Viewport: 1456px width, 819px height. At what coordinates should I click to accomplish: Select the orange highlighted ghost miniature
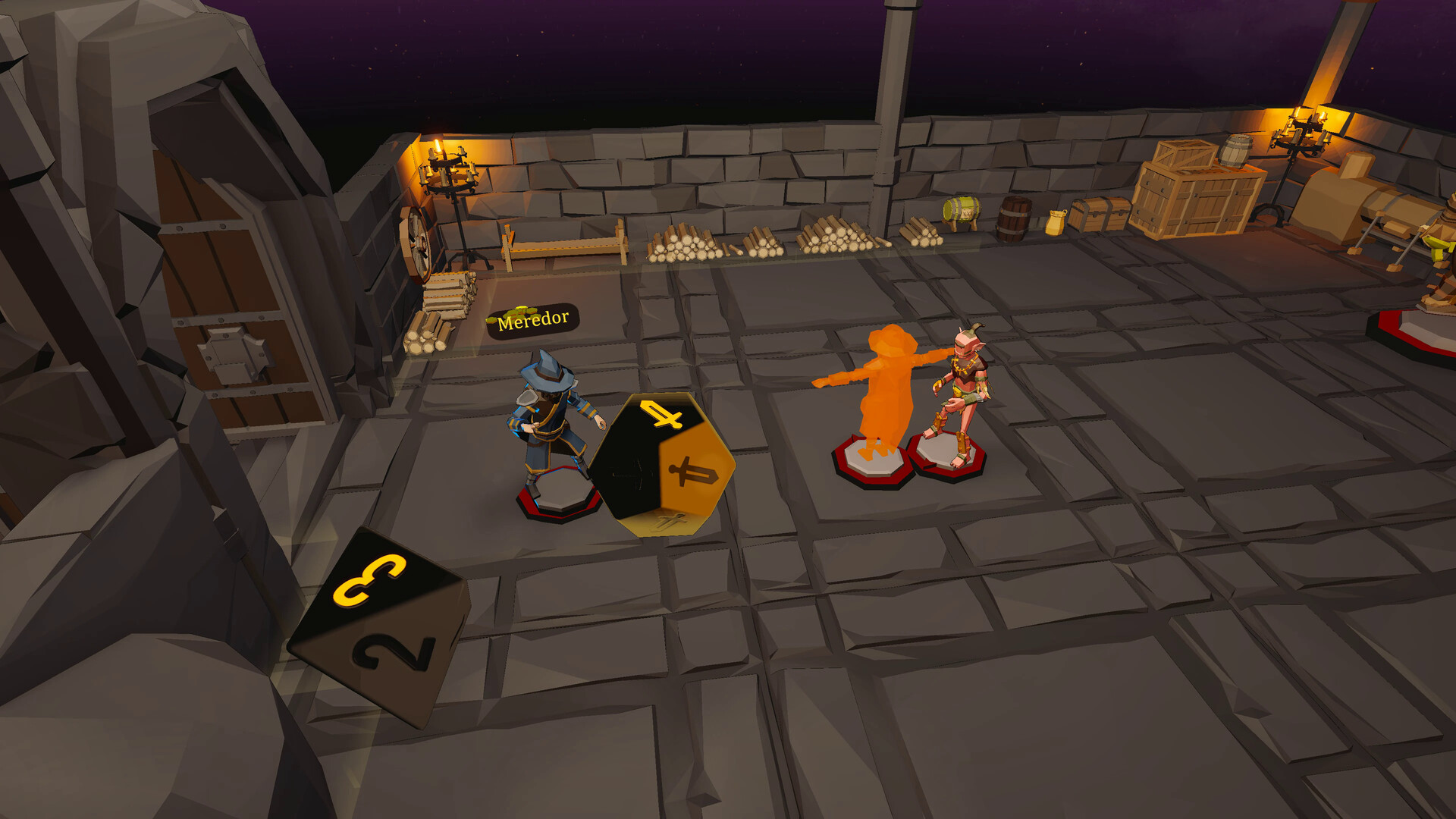pyautogui.click(x=881, y=394)
